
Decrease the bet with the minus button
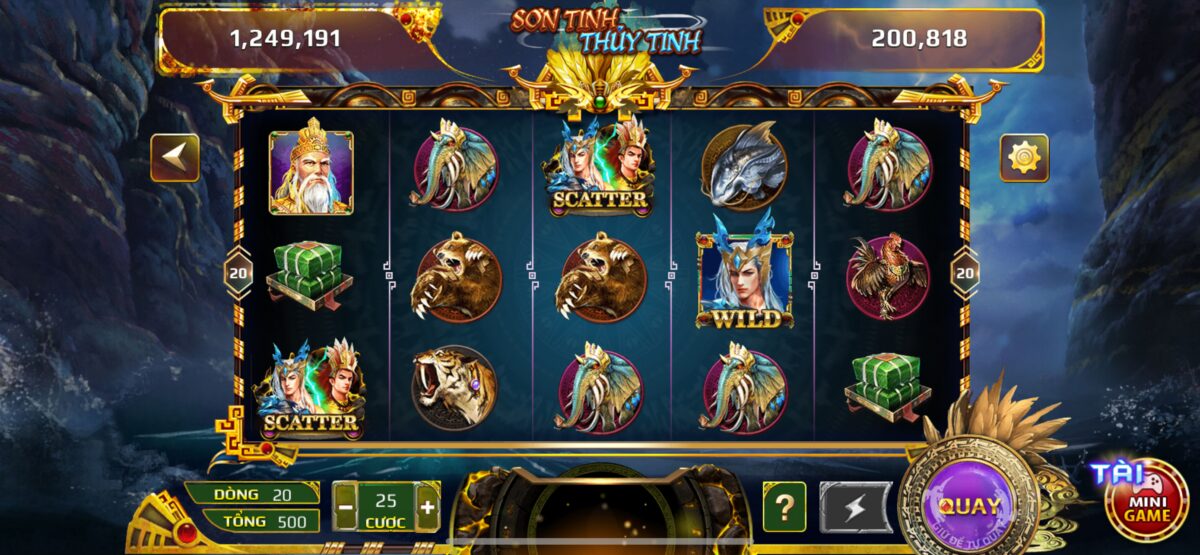click(345, 507)
